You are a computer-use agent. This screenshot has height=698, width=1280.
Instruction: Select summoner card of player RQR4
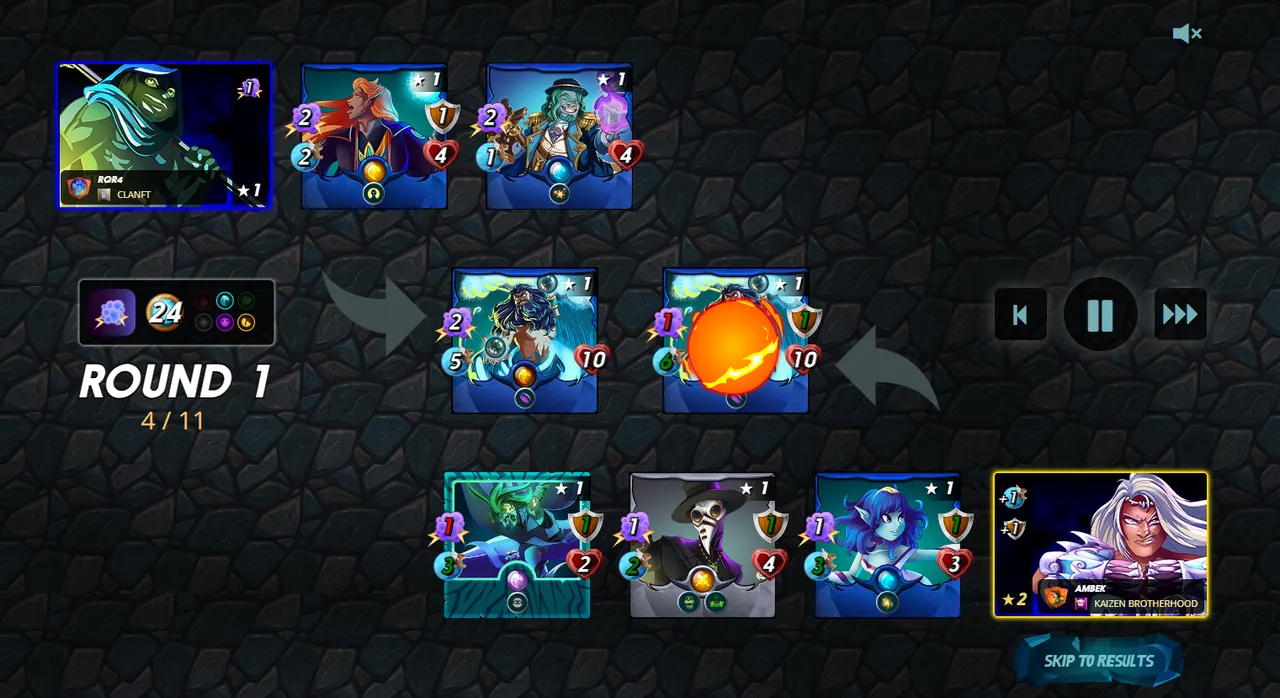click(x=164, y=136)
